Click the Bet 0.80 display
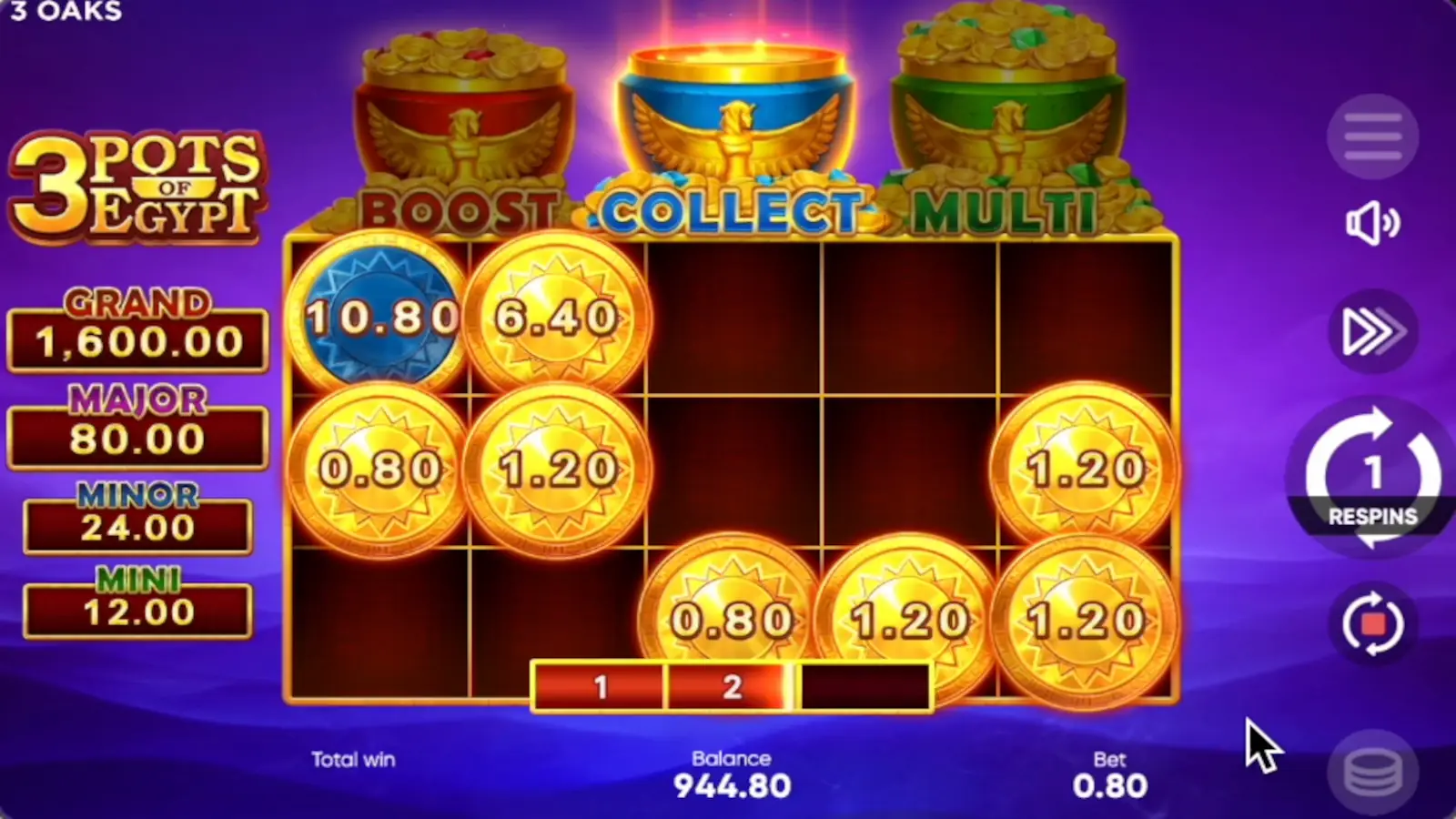Screen dimensions: 1456x819 (x=1112, y=773)
